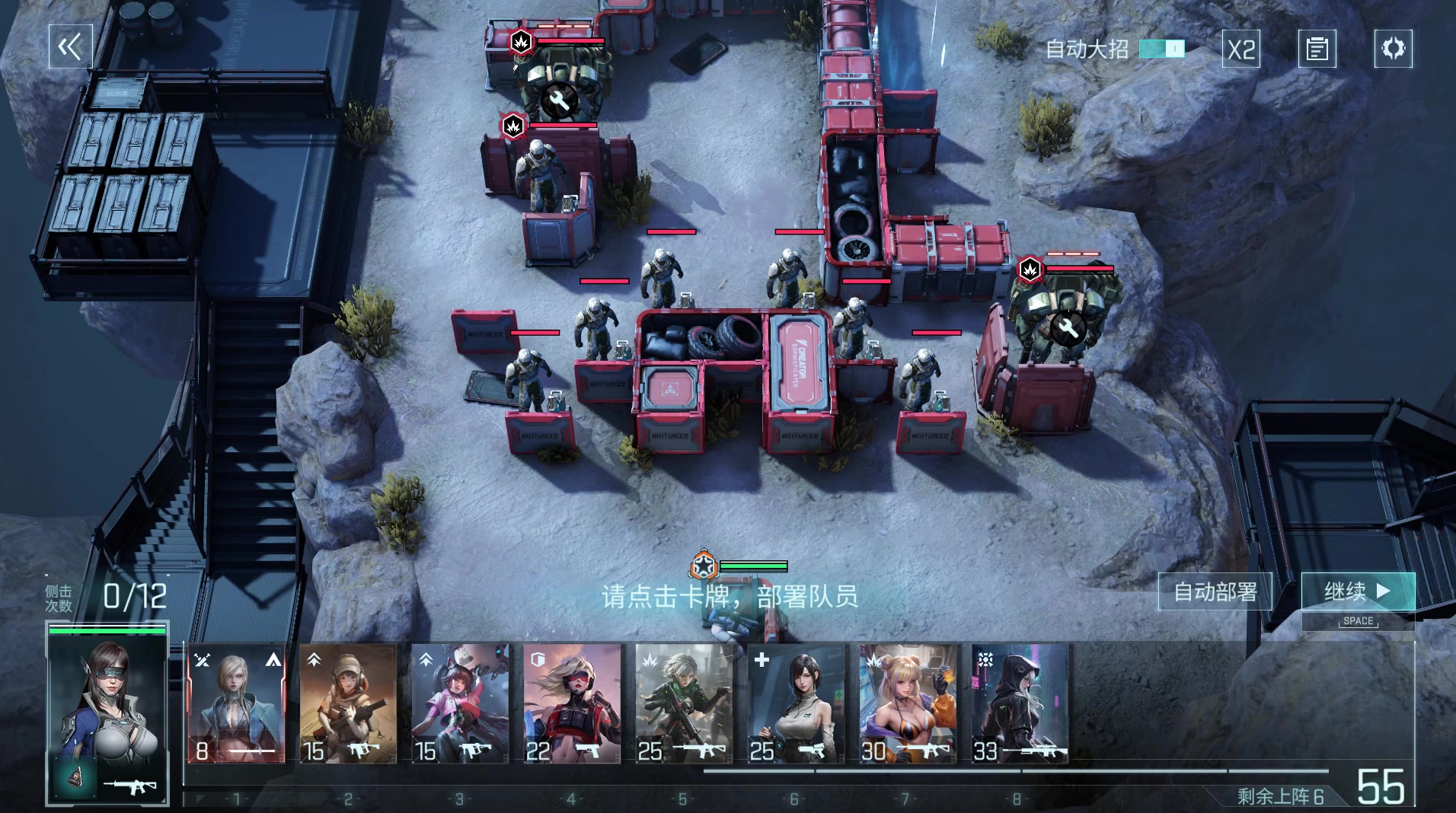
Task: Activate the X2 speed button
Action: [1241, 49]
